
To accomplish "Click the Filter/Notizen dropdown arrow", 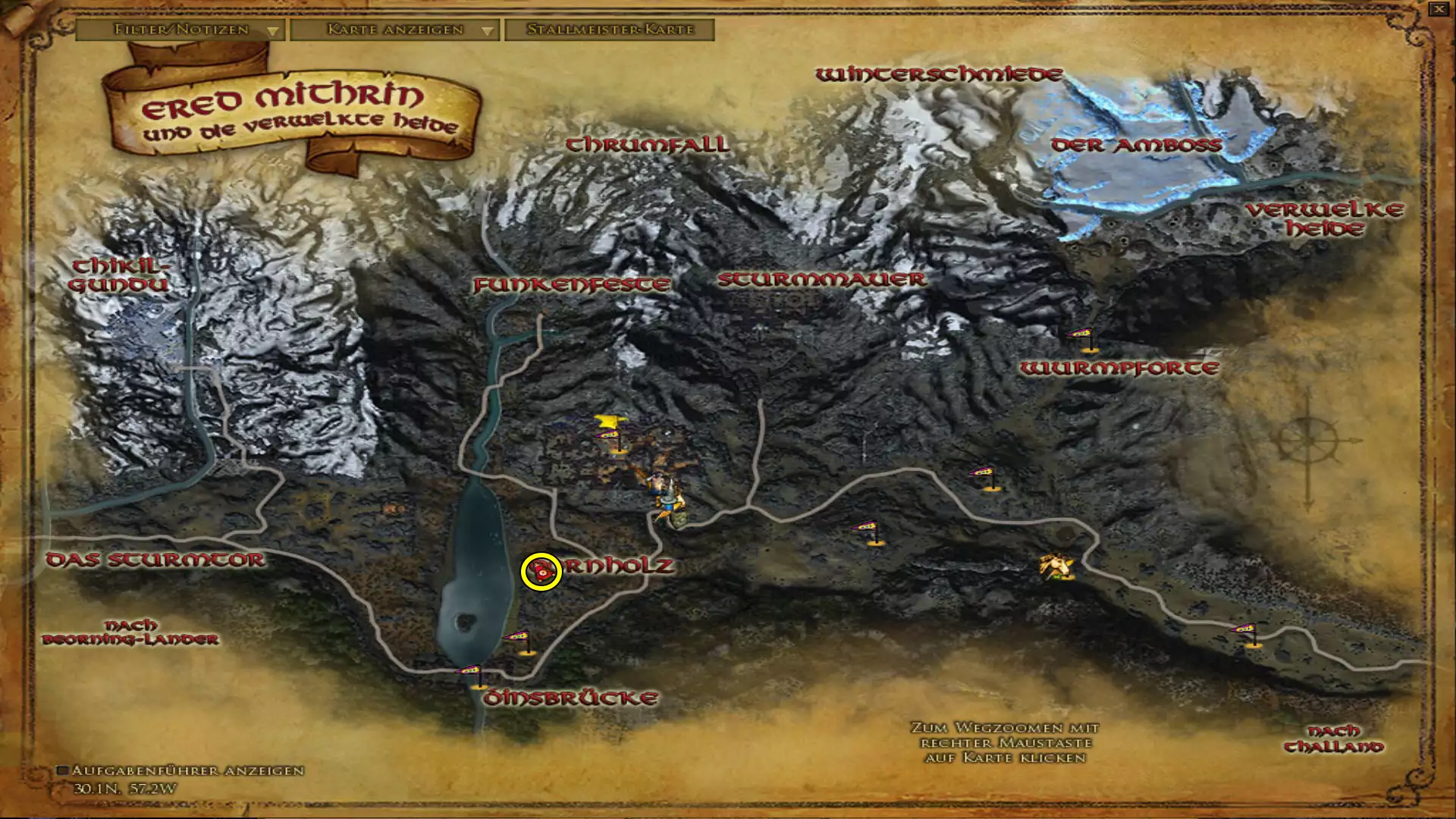I will (x=273, y=31).
